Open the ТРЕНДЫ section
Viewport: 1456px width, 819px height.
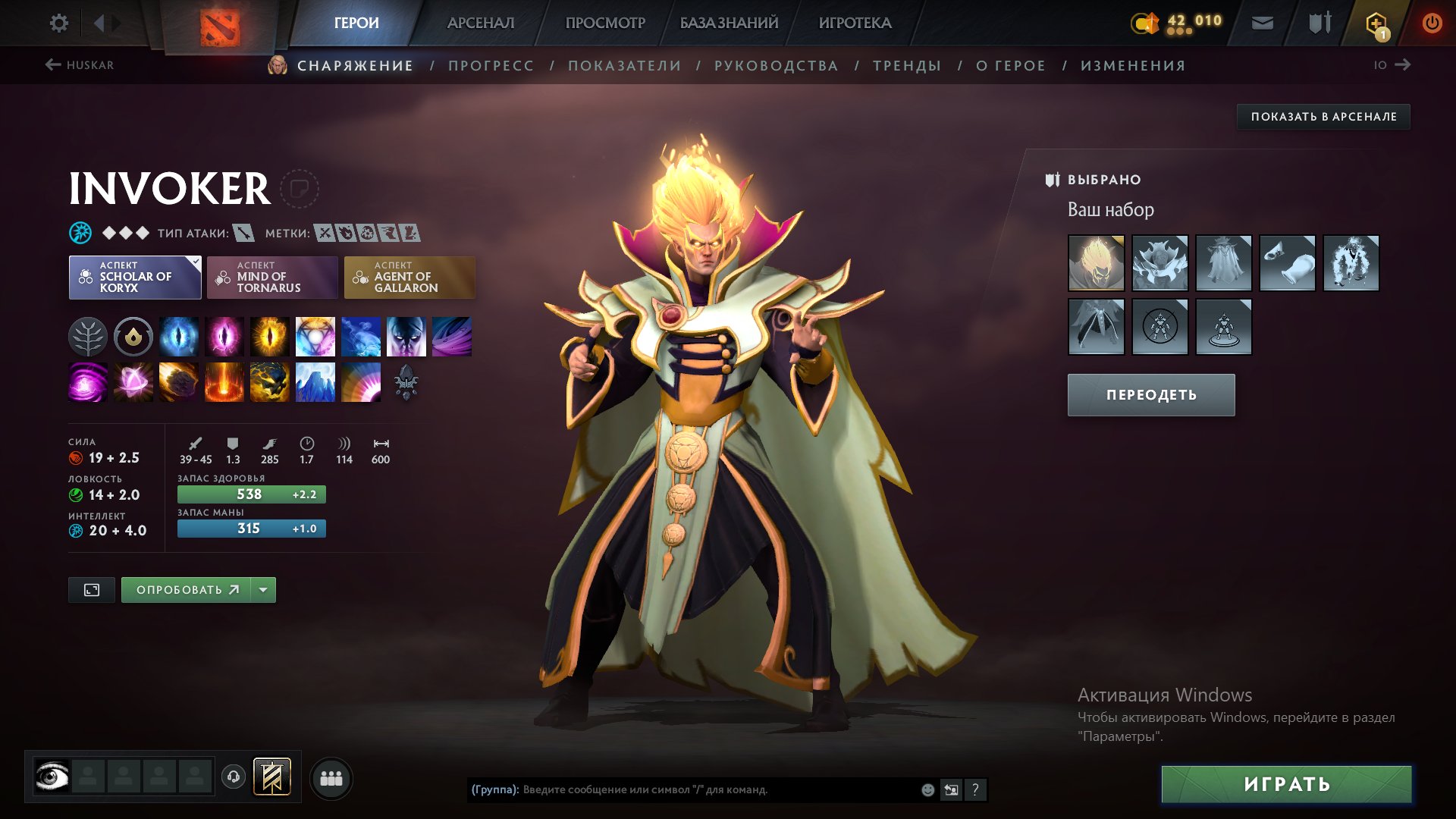[x=907, y=65]
